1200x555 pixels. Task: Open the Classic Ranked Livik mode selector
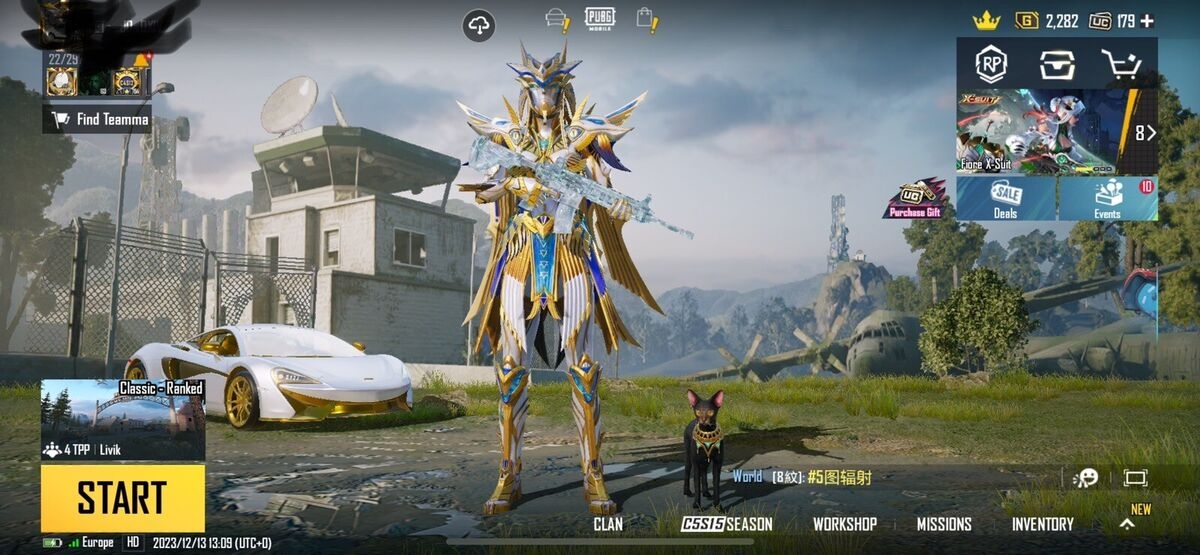coord(122,419)
